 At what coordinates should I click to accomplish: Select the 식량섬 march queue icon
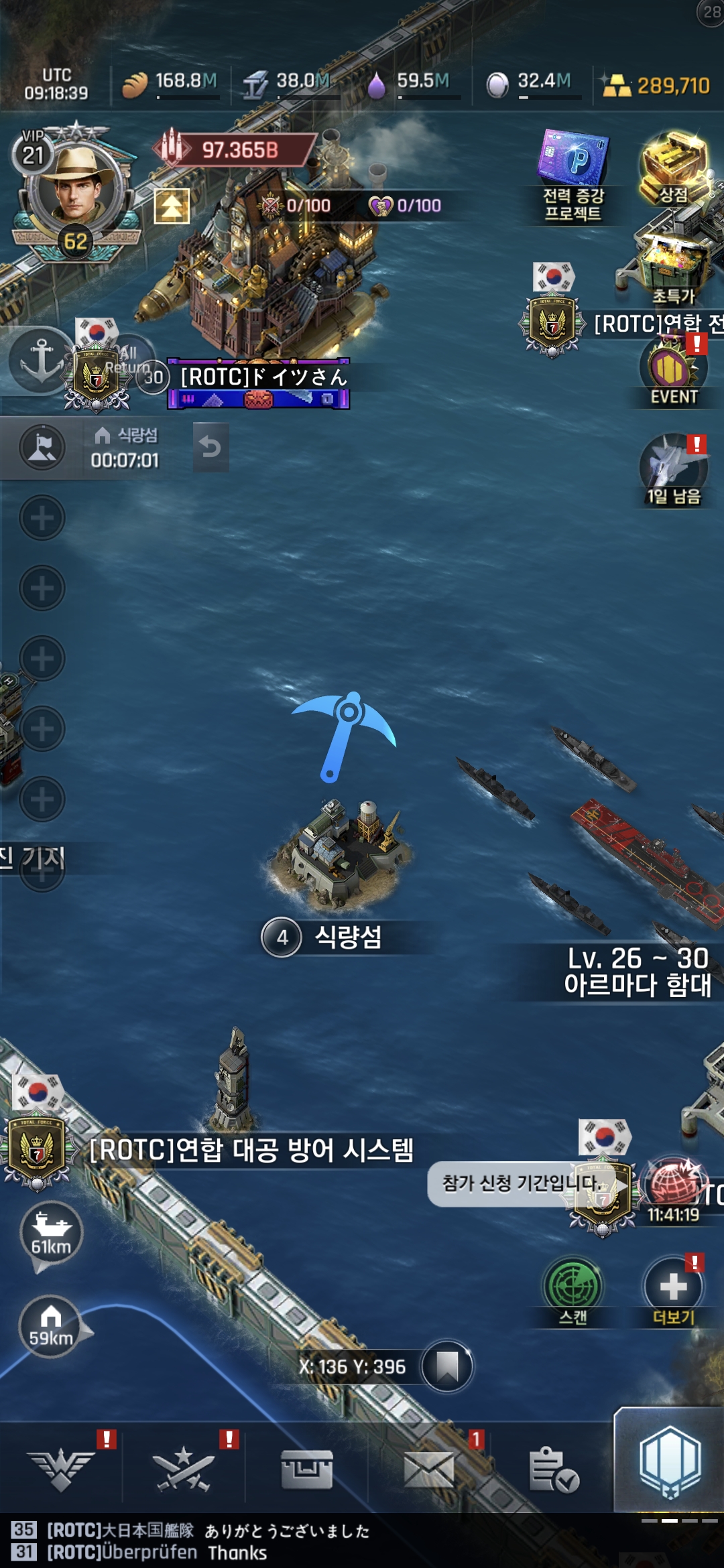pyautogui.click(x=42, y=448)
